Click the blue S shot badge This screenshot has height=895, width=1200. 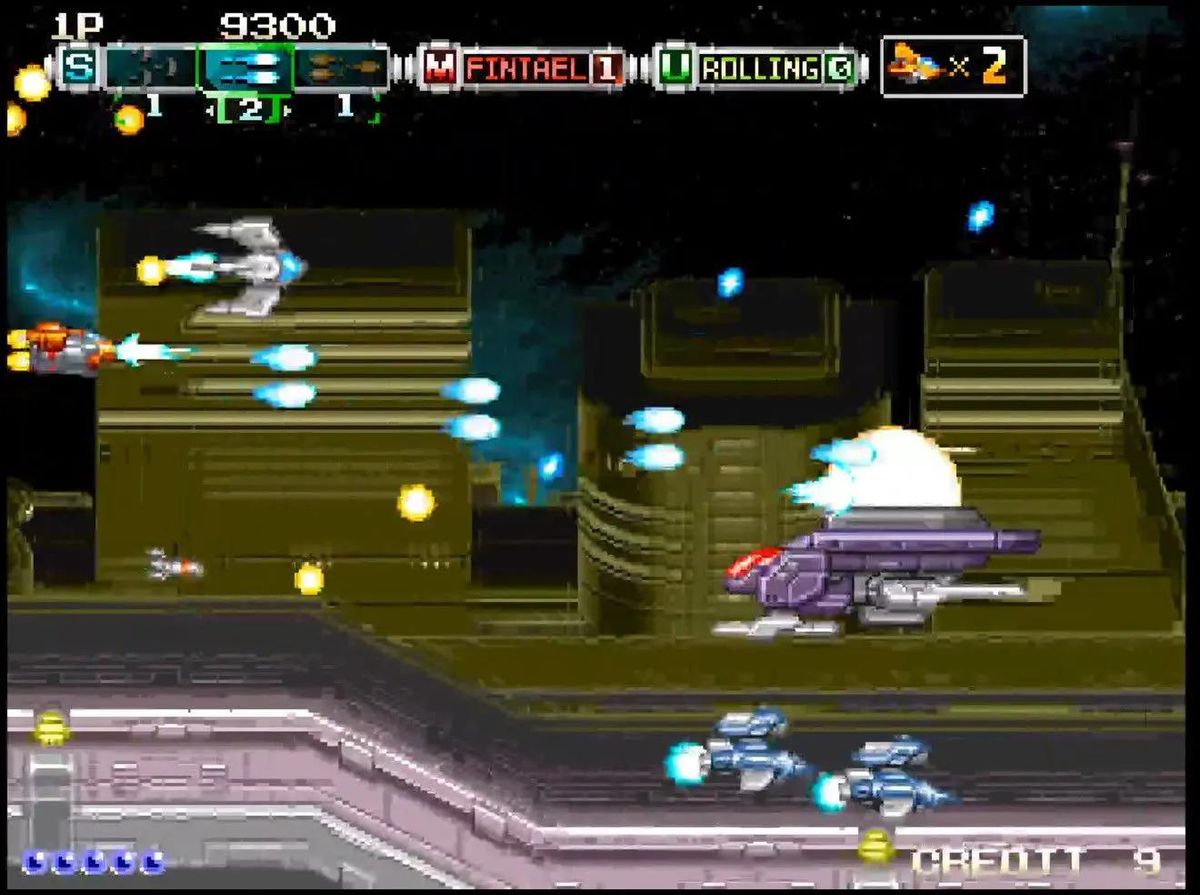coord(77,68)
